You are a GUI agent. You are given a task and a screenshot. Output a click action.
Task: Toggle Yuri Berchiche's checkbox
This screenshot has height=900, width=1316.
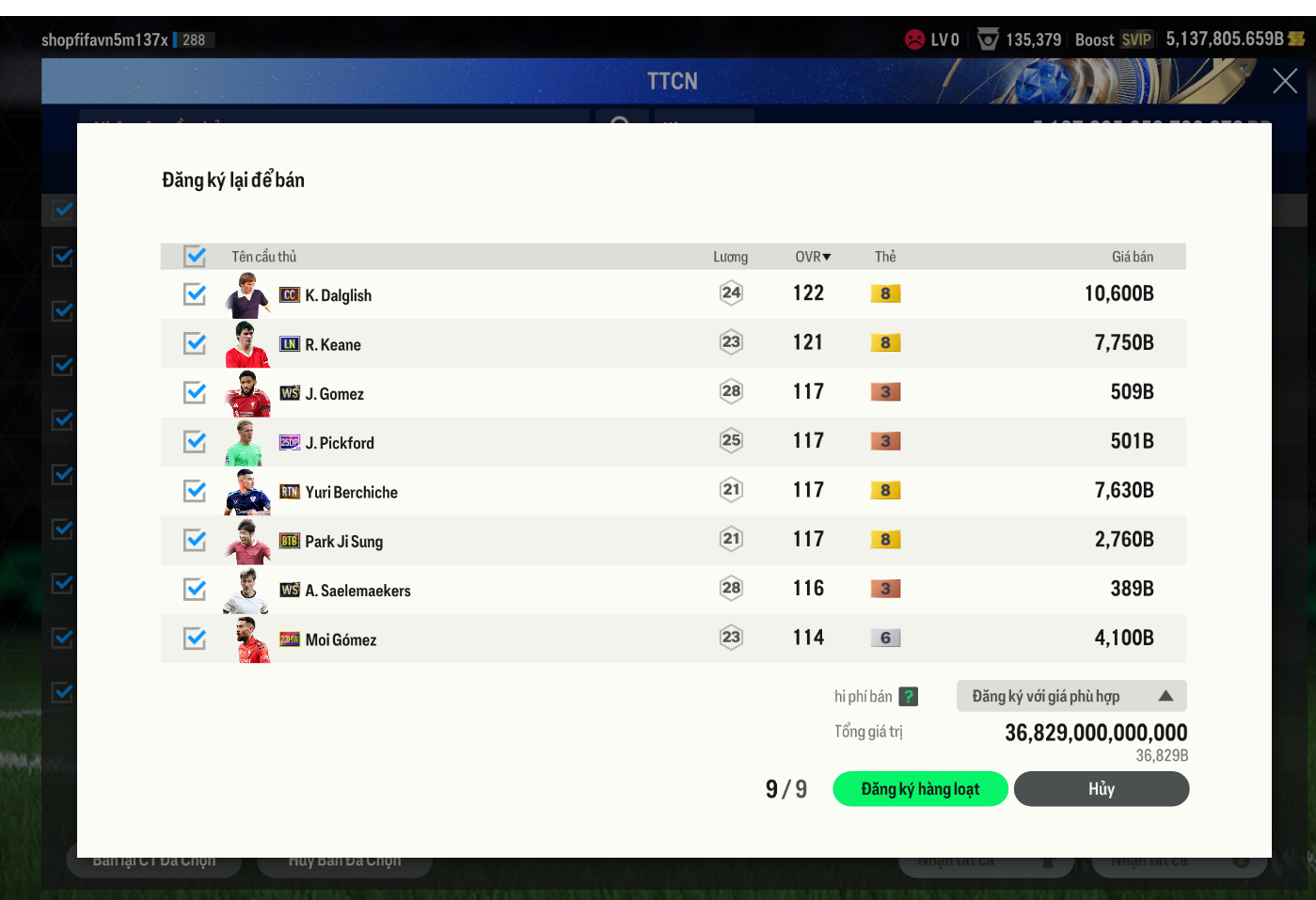click(x=195, y=491)
